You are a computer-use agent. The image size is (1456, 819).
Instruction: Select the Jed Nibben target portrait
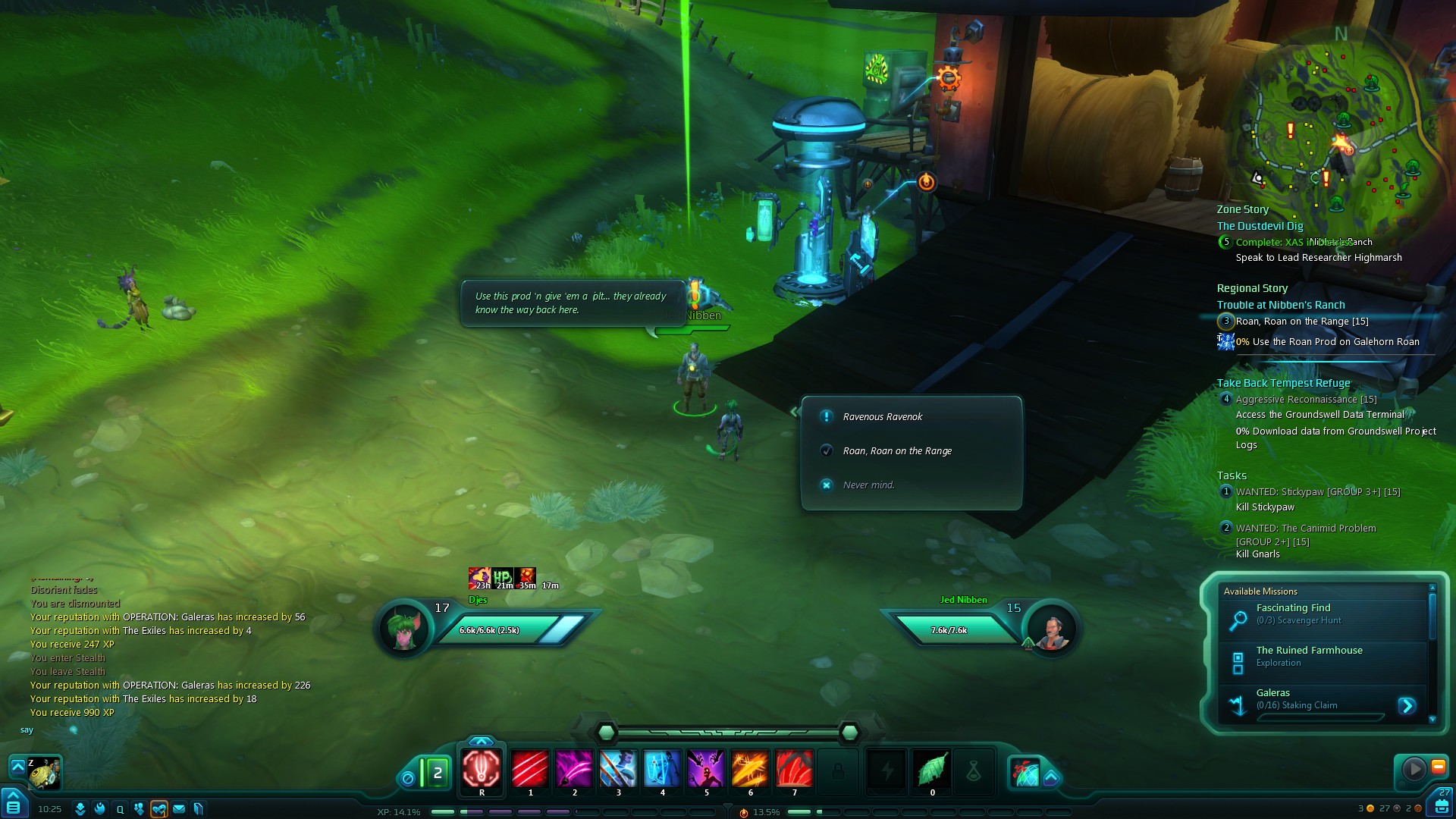(1052, 629)
